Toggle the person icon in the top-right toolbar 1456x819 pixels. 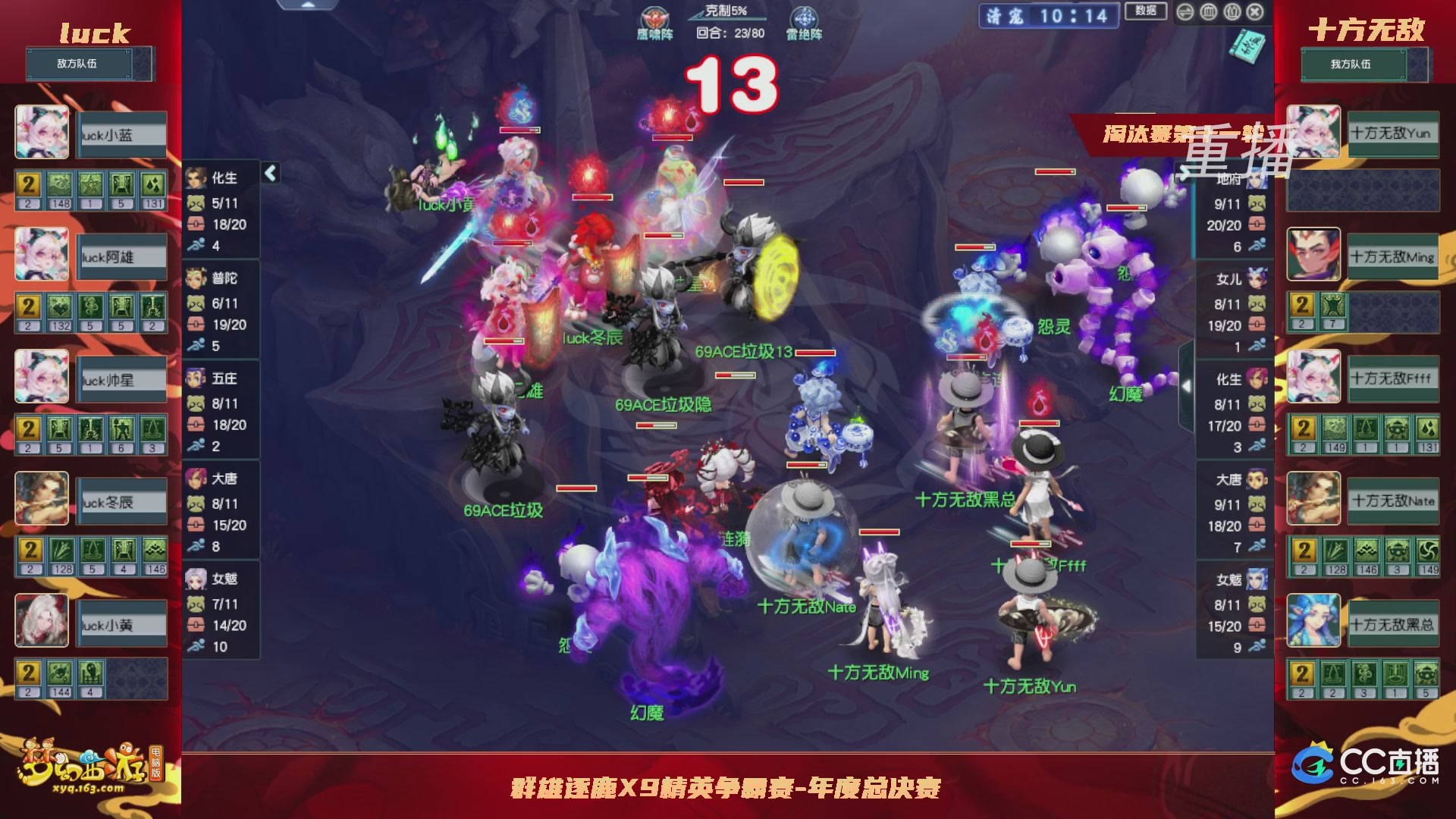click(x=1232, y=12)
